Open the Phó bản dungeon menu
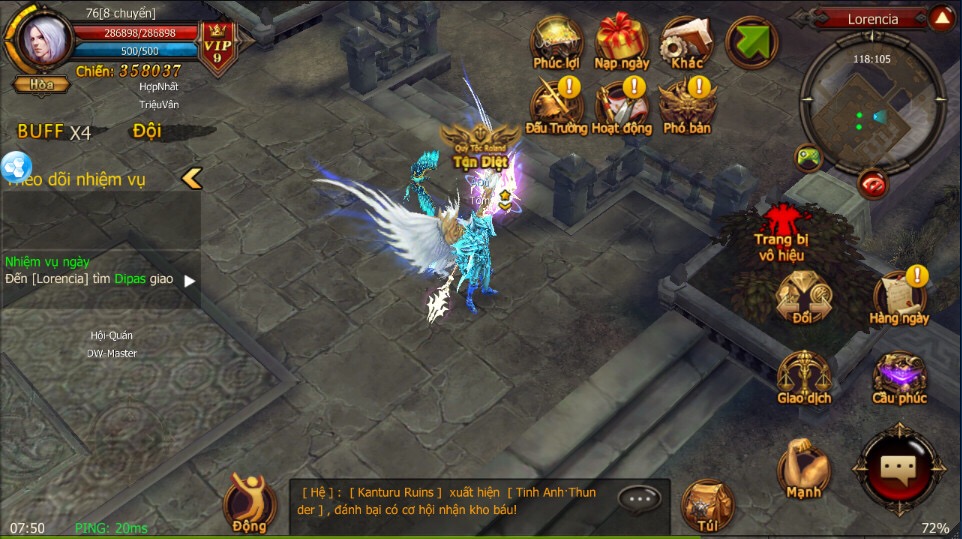Image resolution: width=962 pixels, height=539 pixels. tap(687, 107)
